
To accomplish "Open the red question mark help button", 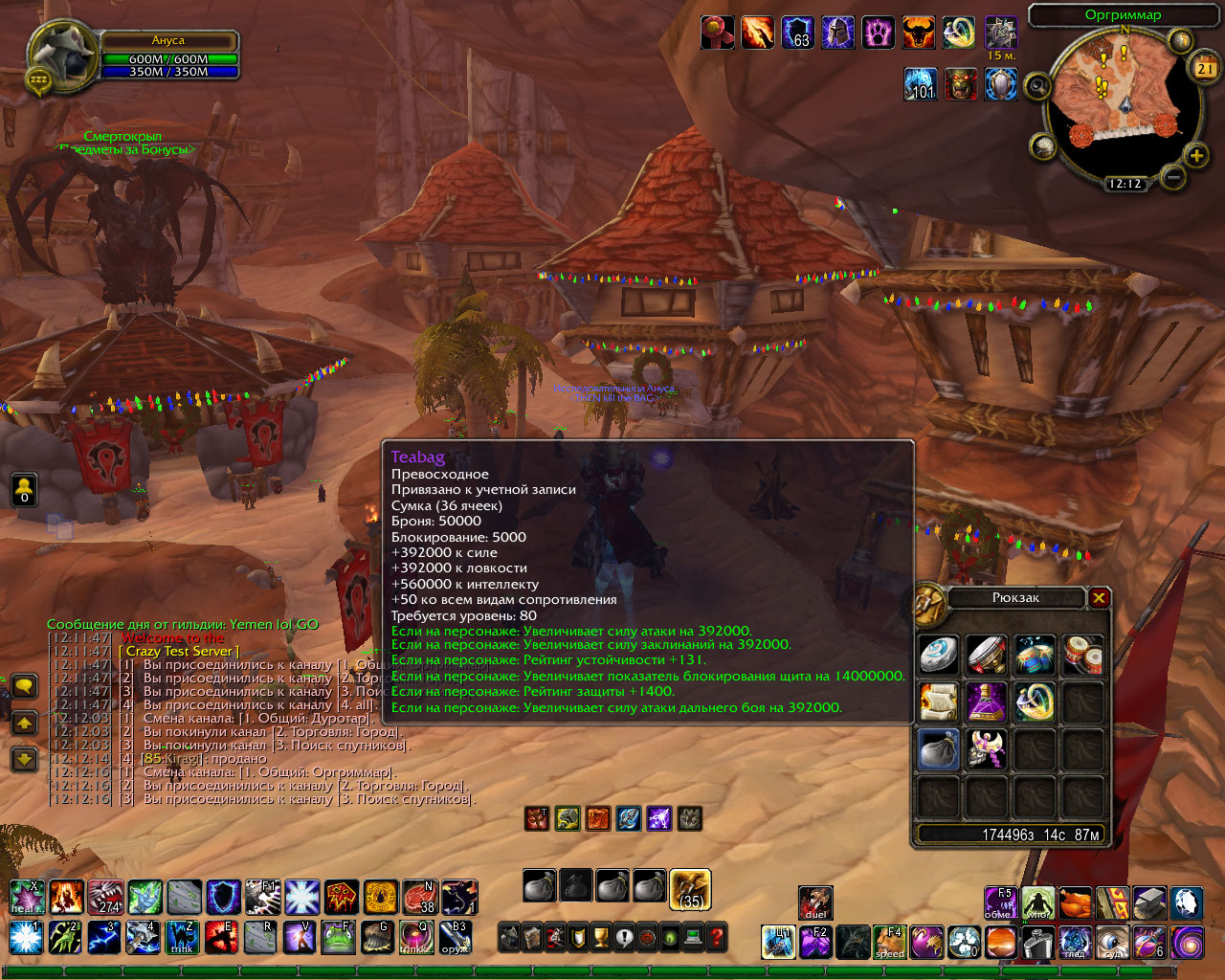I will coord(716,937).
